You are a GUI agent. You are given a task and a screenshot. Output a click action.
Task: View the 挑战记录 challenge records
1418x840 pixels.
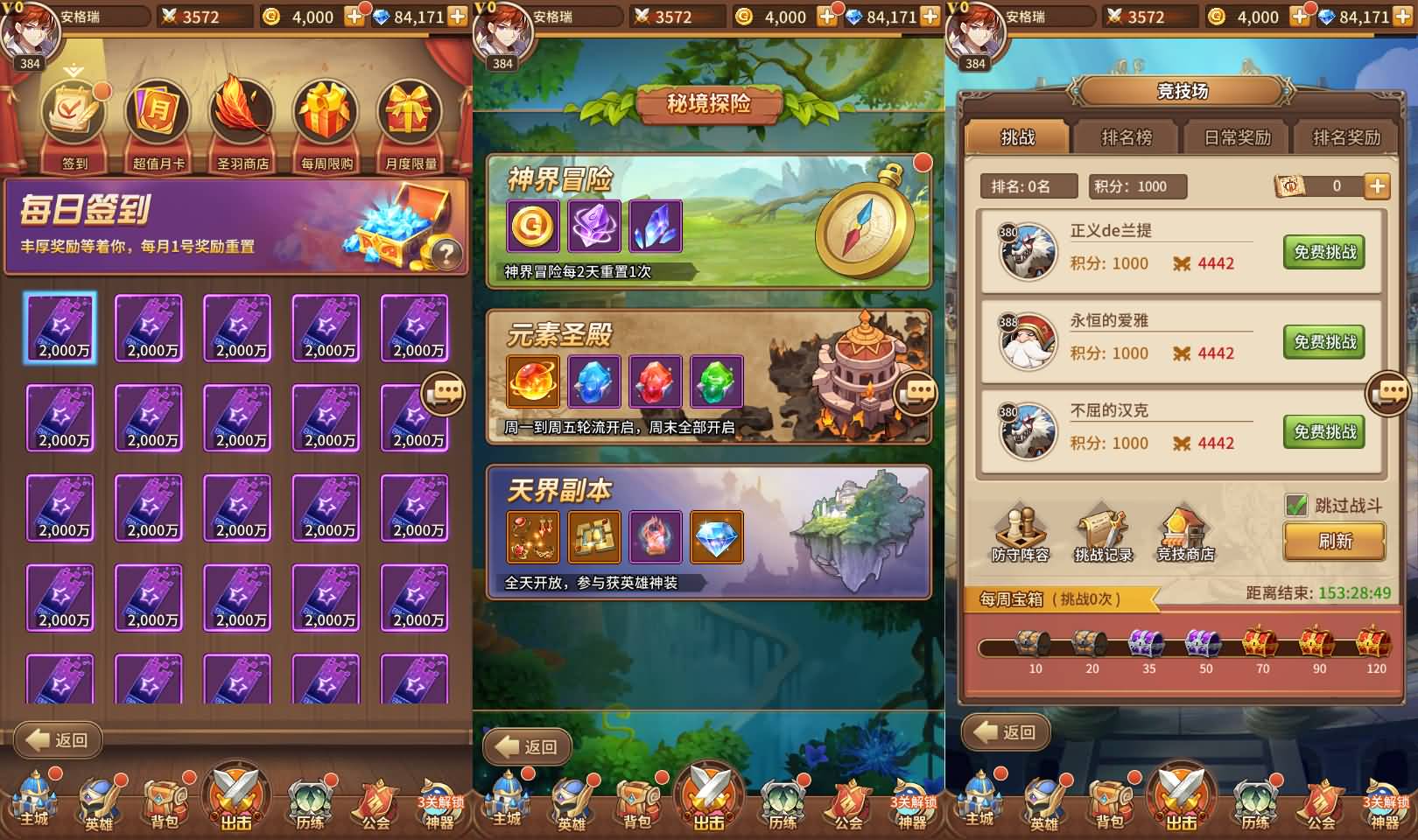tap(1103, 533)
